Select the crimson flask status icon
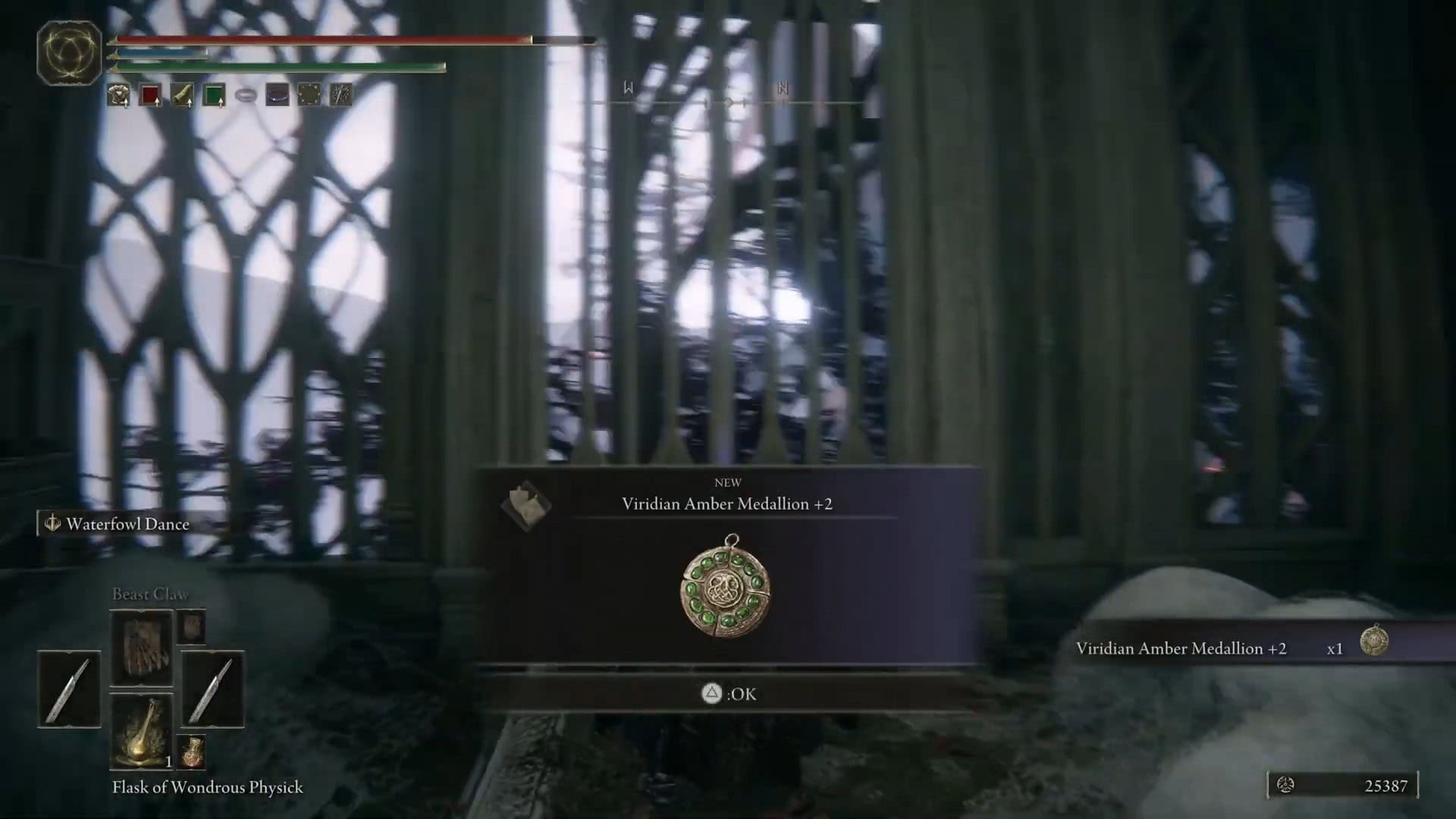 point(151,95)
